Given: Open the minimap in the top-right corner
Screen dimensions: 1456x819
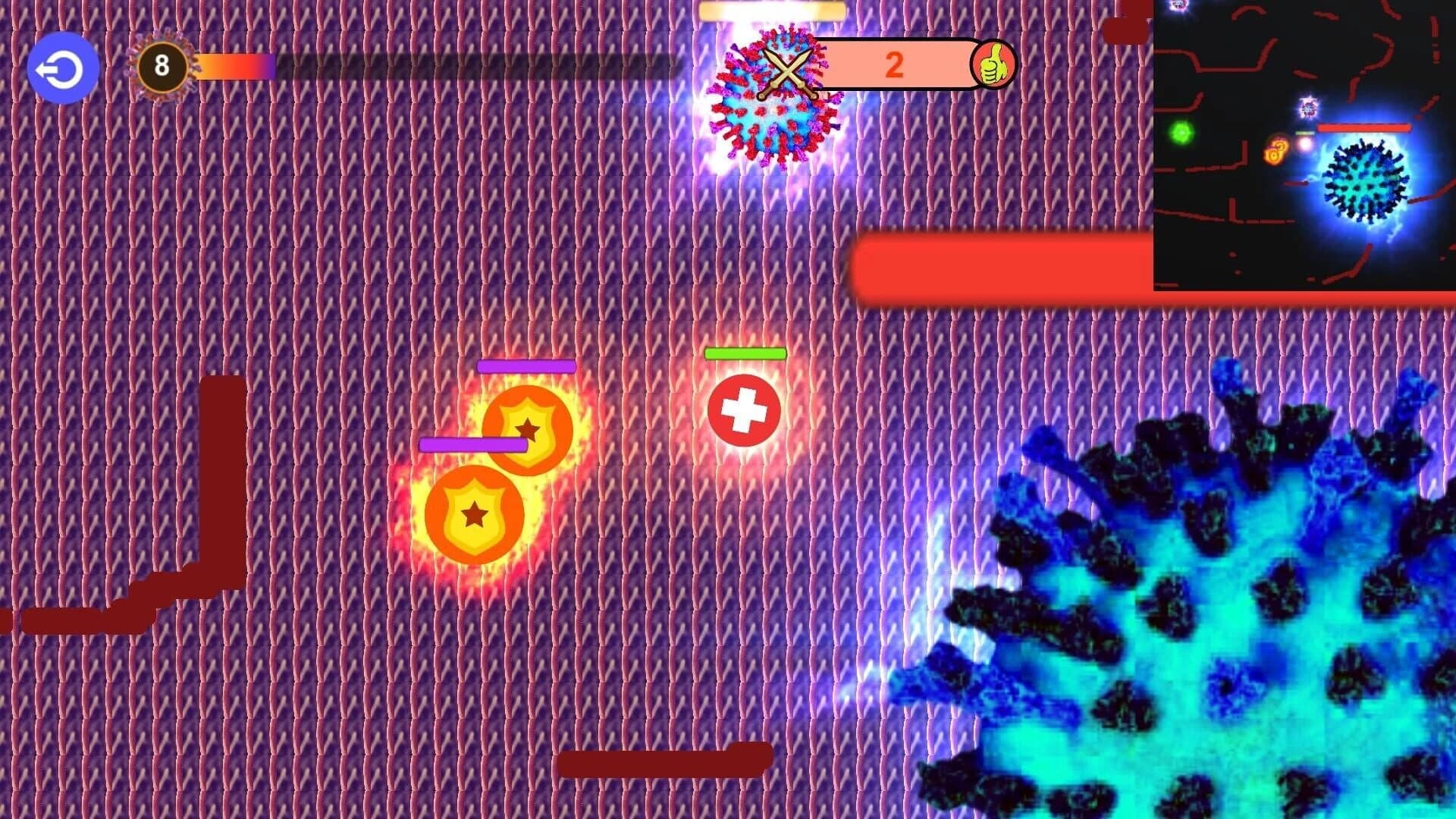Looking at the screenshot, I should 1303,146.
